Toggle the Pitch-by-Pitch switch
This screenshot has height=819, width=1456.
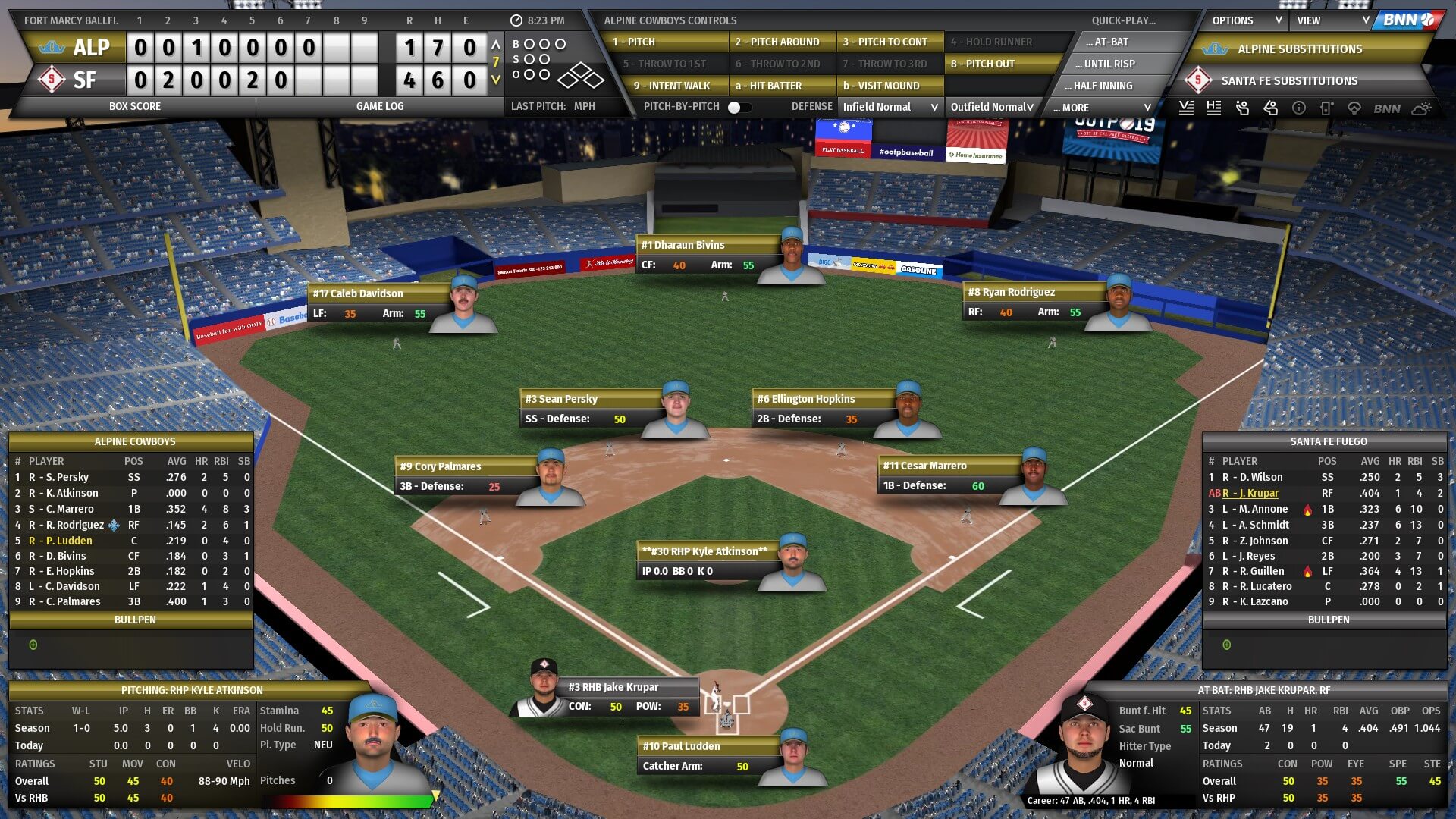pyautogui.click(x=739, y=108)
